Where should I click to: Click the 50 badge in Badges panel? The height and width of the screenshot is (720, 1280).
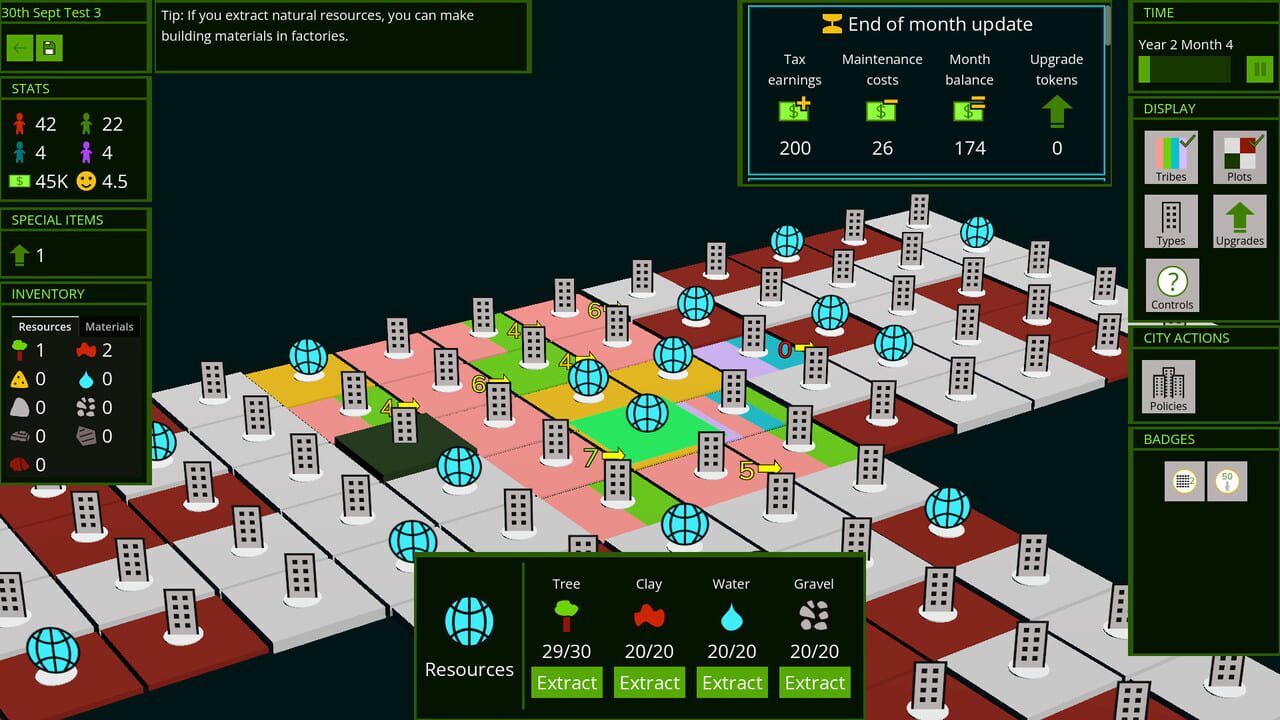(1228, 481)
